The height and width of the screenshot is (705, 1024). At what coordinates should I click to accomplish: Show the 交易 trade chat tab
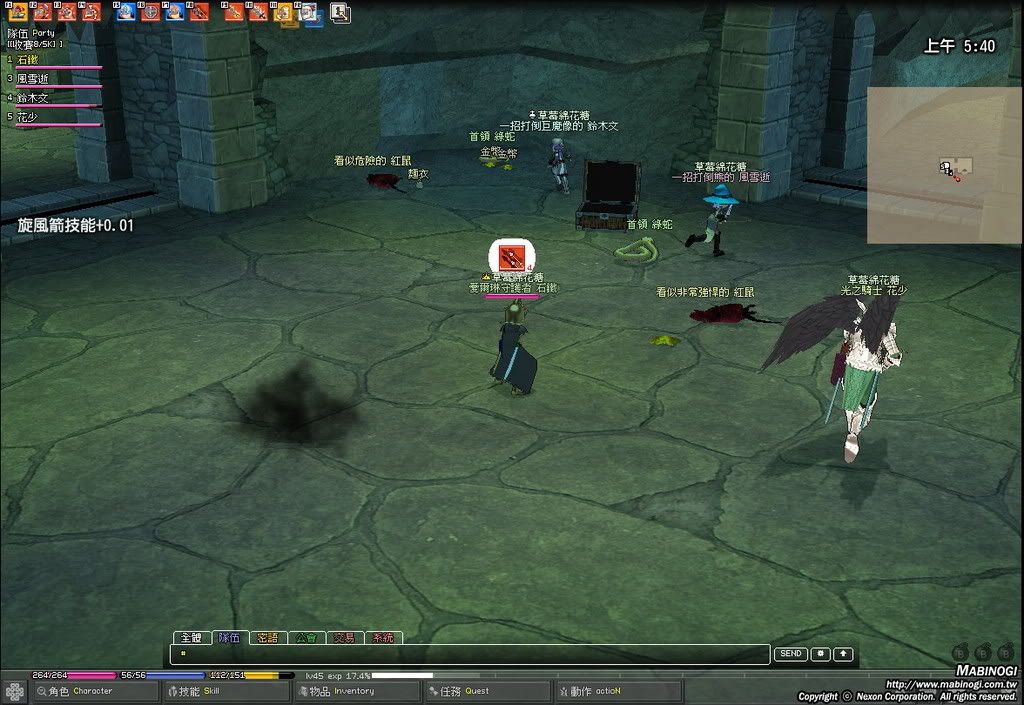[x=344, y=637]
